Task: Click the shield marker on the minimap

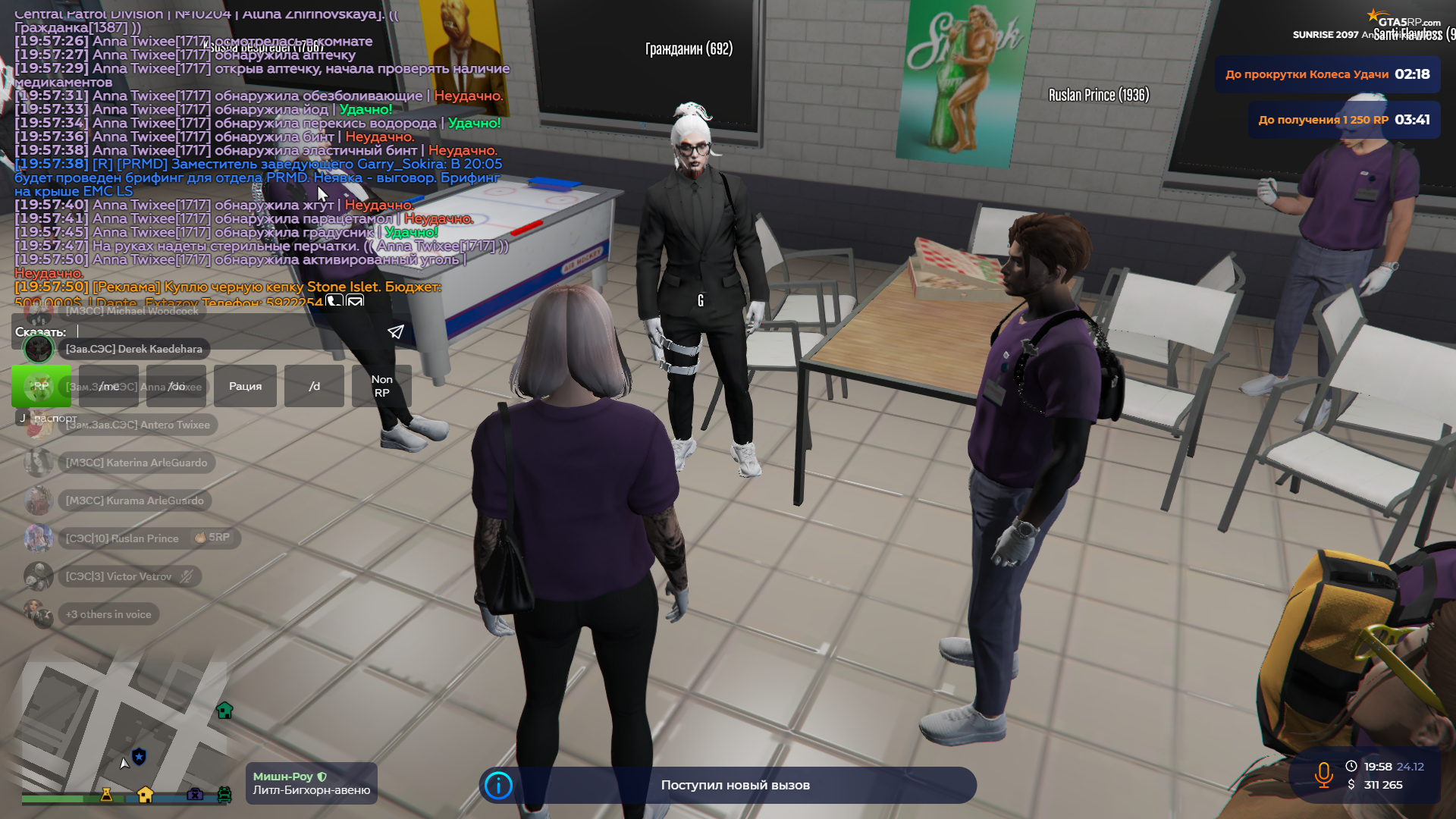Action: point(138,757)
